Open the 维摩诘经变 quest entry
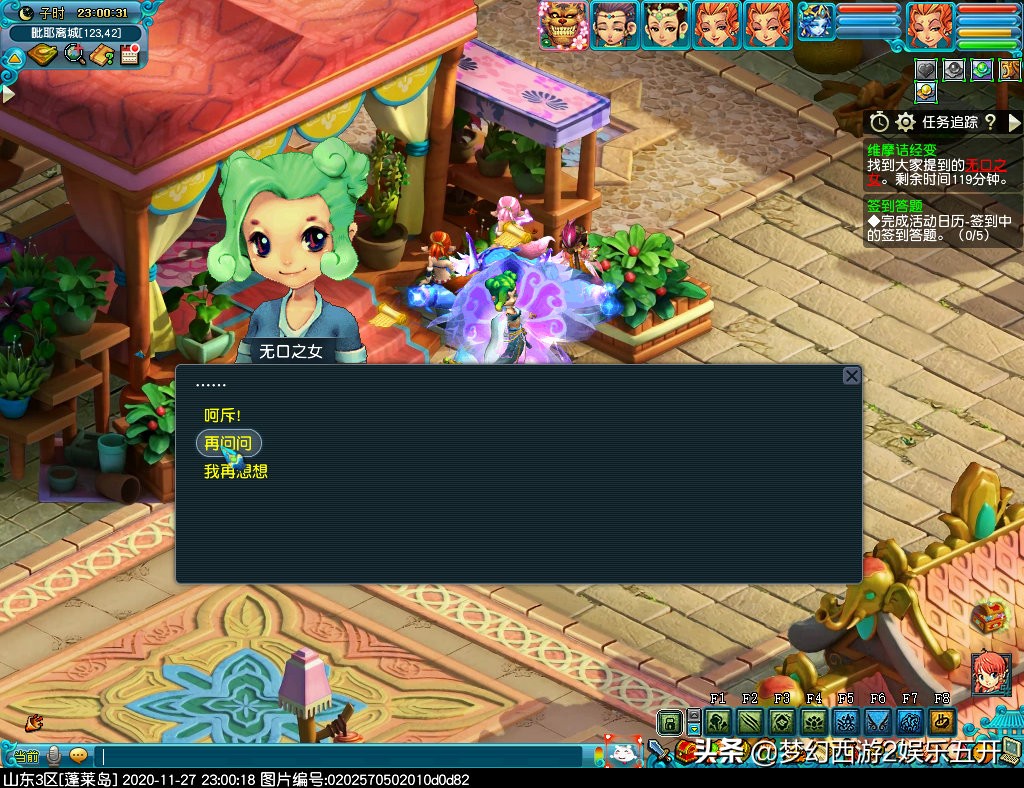This screenshot has width=1024, height=788. pos(902,149)
